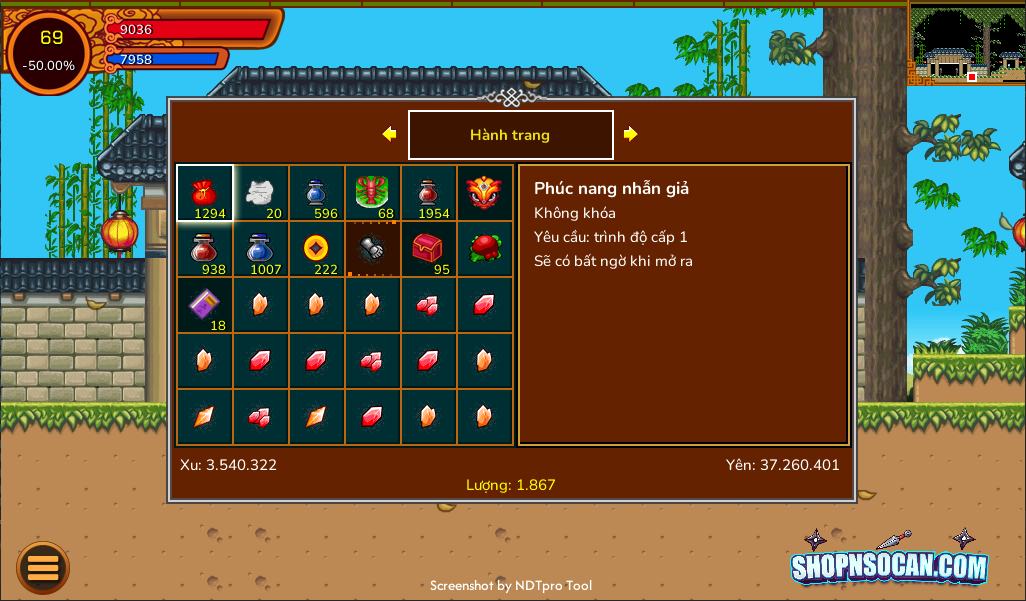Select the blue potion stack of 1007

(x=261, y=249)
